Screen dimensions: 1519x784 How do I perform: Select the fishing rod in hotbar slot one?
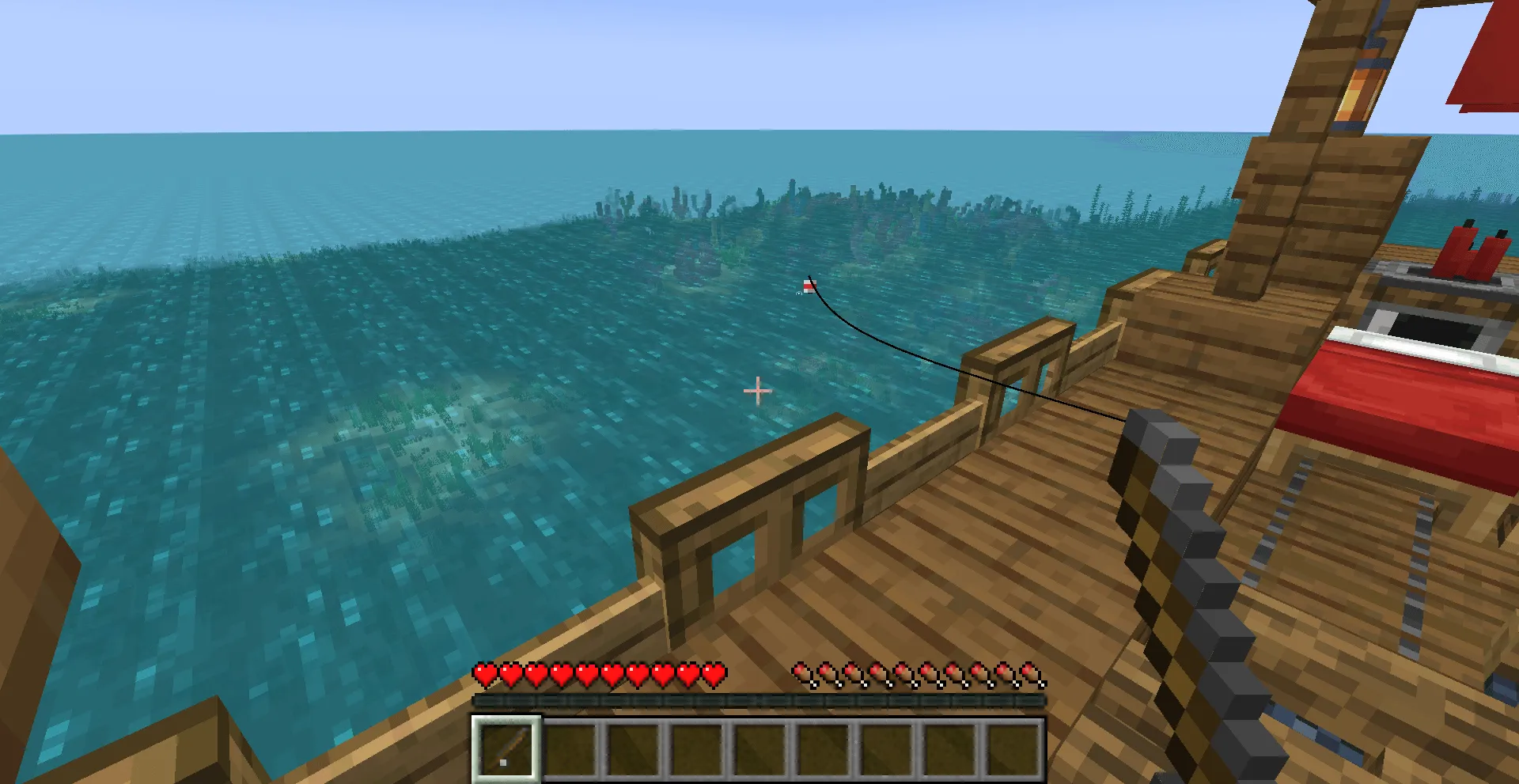tap(506, 747)
